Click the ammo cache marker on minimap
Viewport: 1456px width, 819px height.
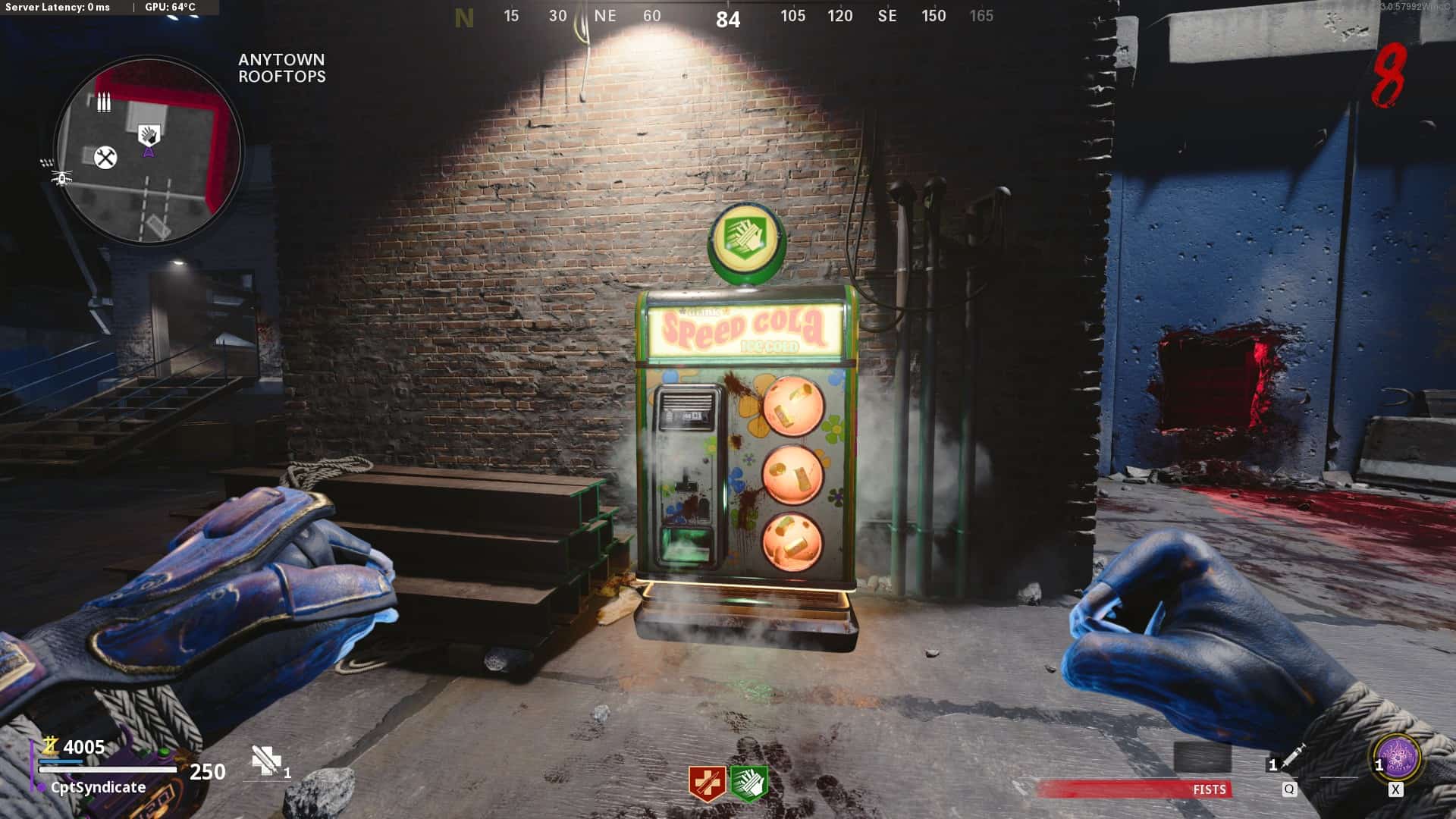[104, 102]
